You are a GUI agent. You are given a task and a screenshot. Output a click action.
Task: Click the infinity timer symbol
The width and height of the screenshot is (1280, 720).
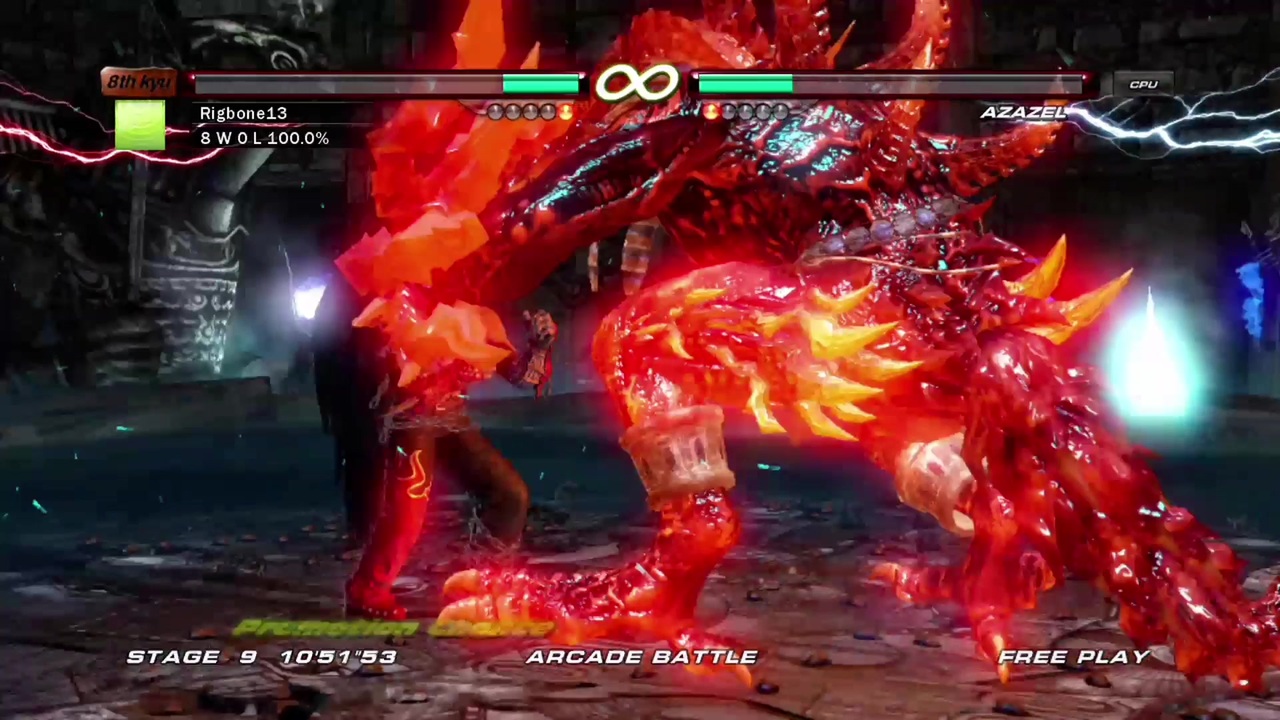[640, 84]
